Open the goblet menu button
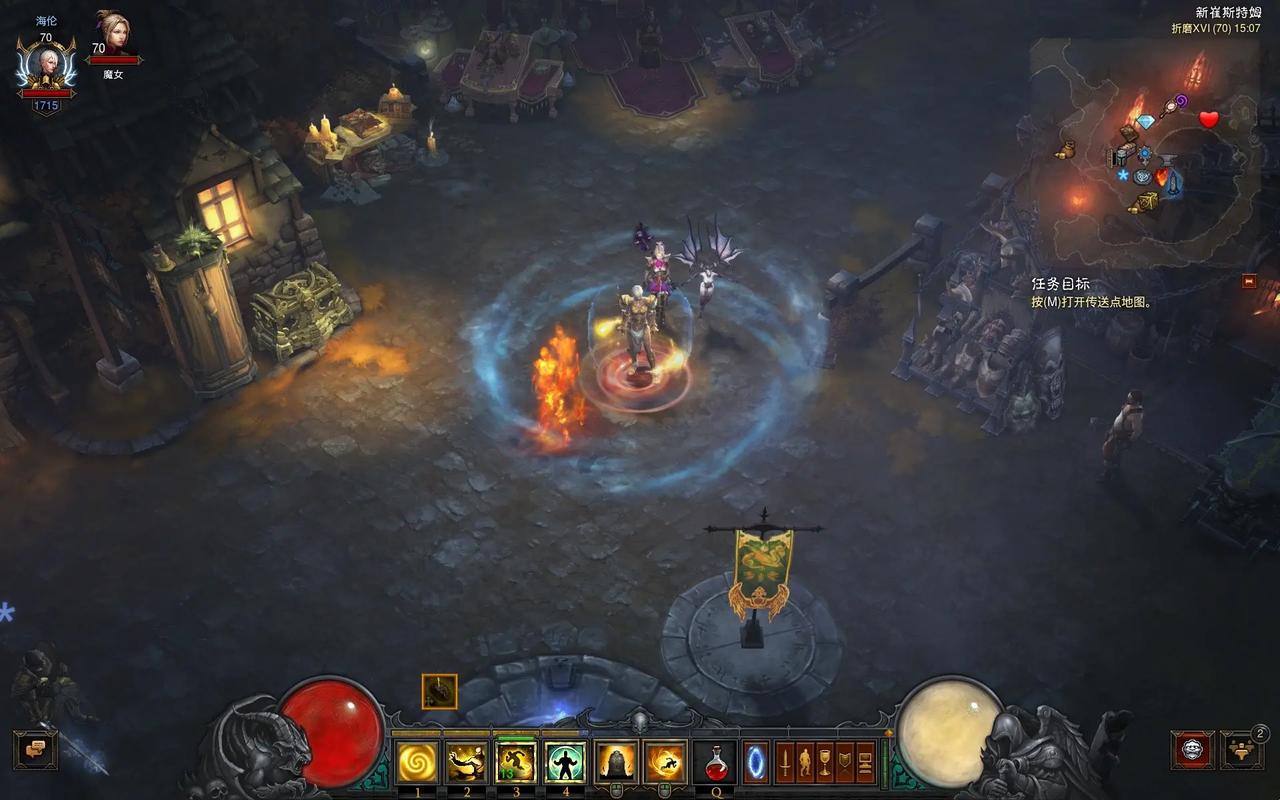 (x=826, y=763)
